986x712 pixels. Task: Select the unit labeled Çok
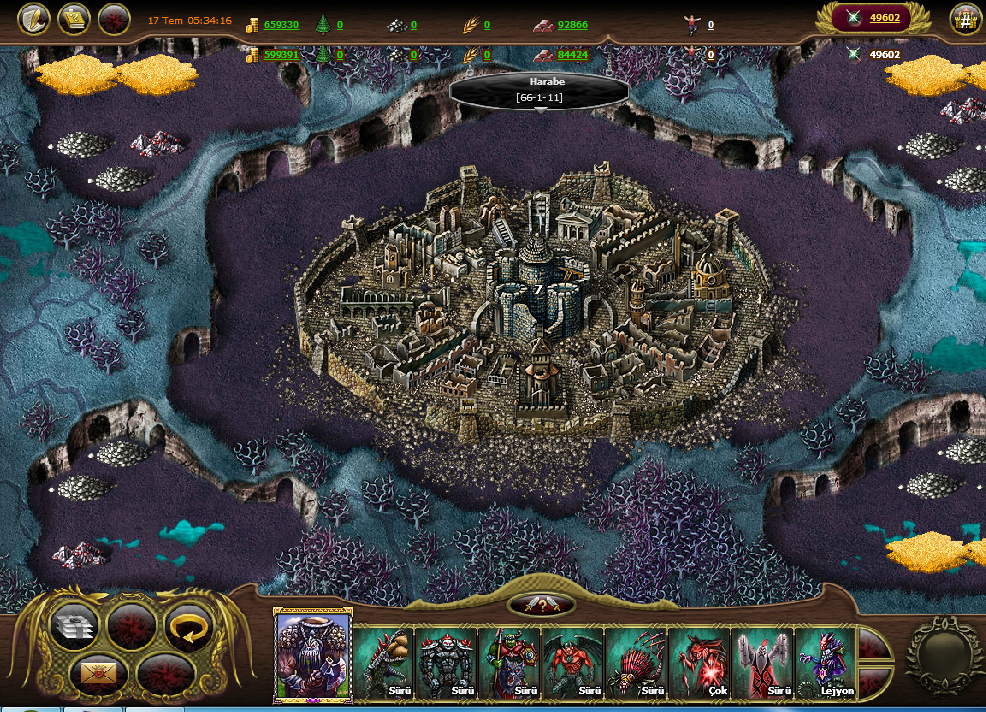[700, 662]
